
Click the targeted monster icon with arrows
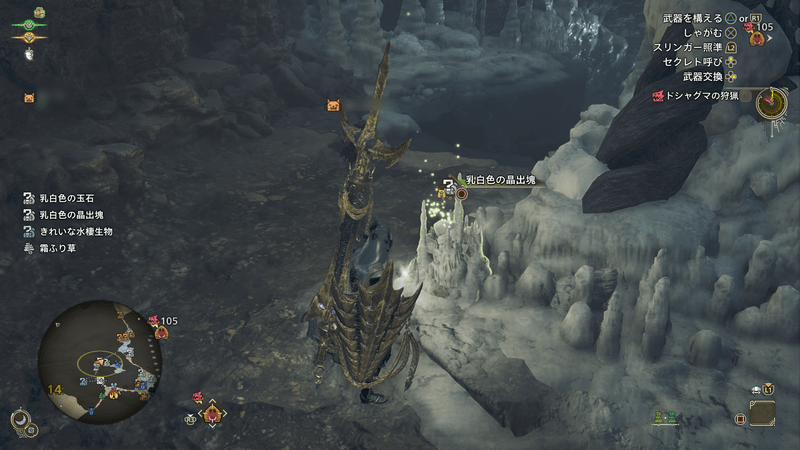click(212, 412)
